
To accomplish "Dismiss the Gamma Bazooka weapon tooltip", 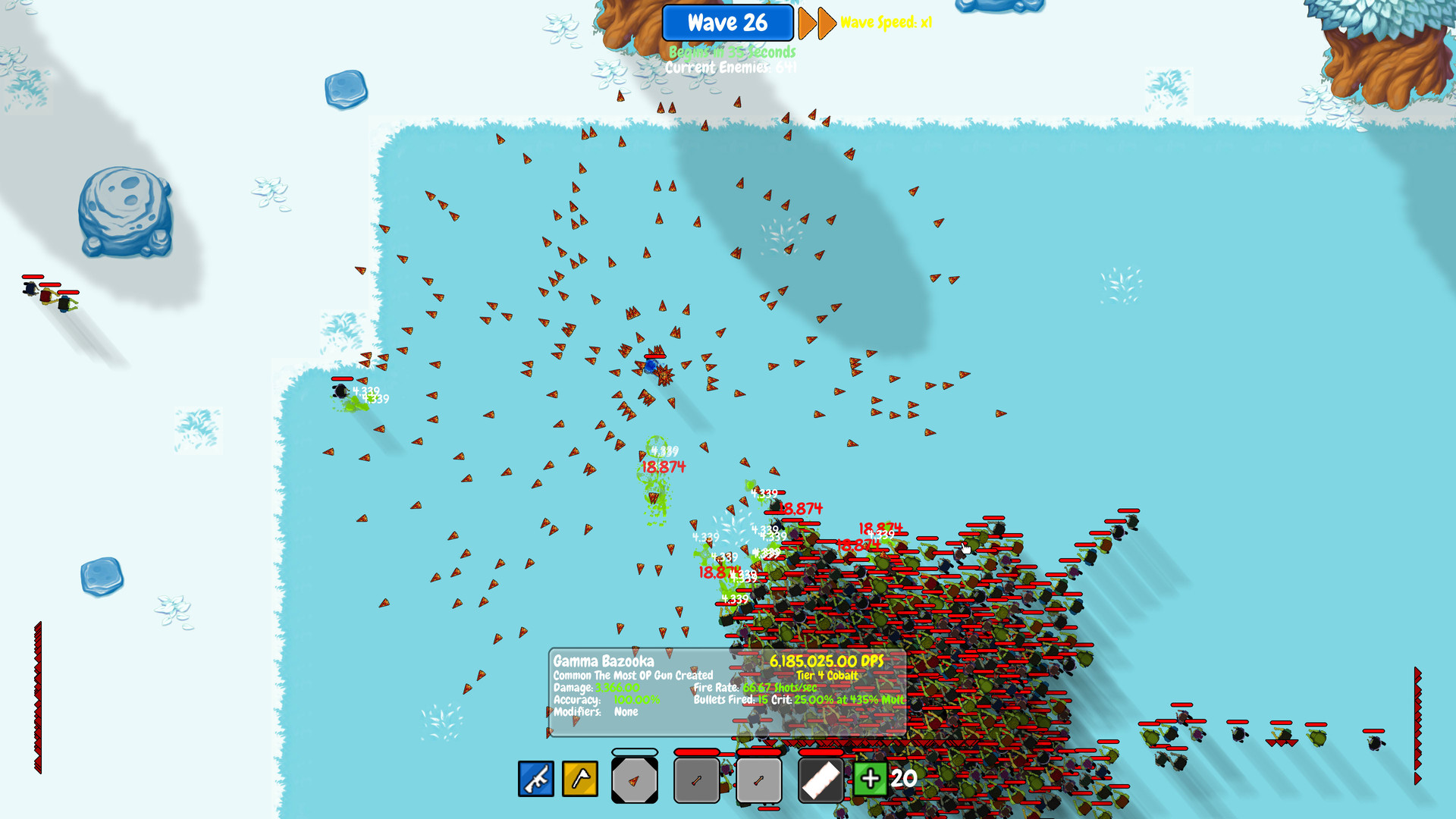I will click(x=603, y=661).
